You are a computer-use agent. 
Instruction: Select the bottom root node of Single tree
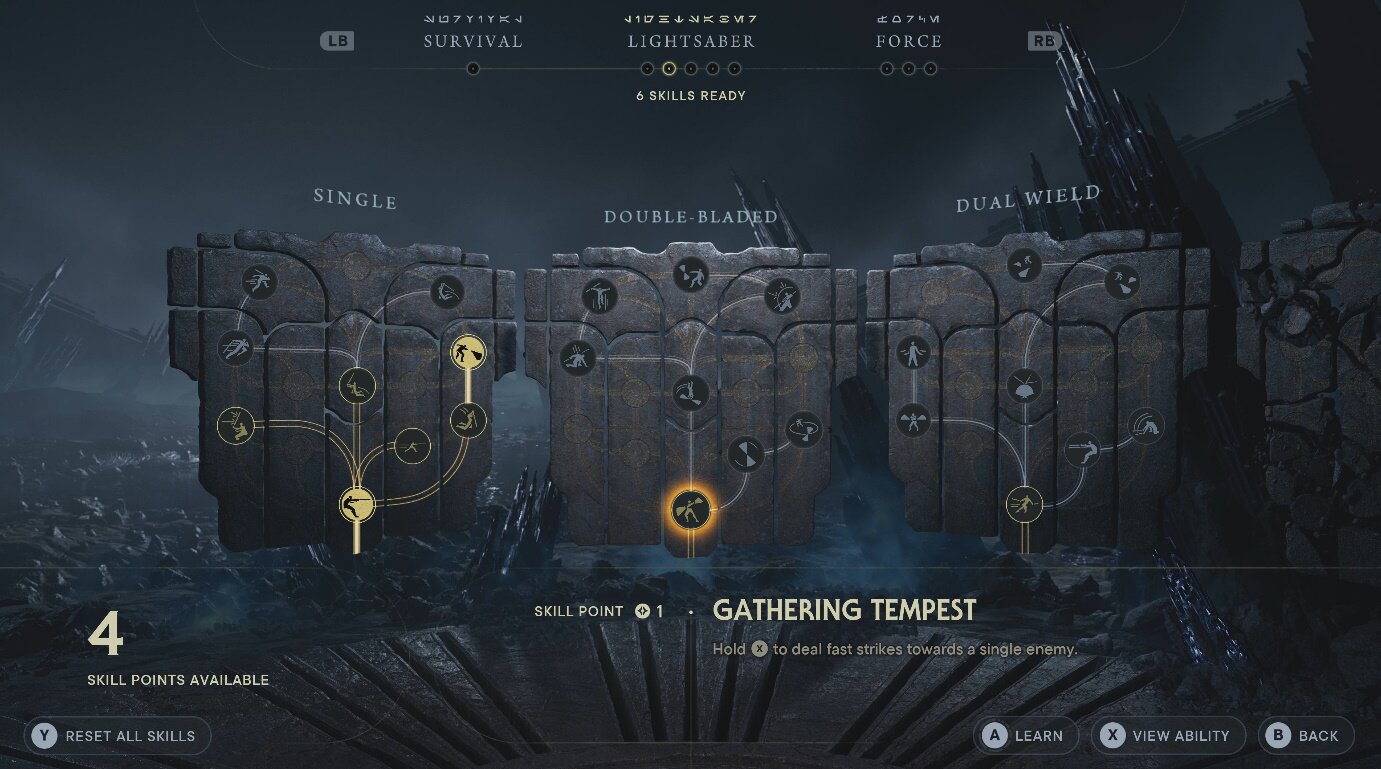click(357, 504)
